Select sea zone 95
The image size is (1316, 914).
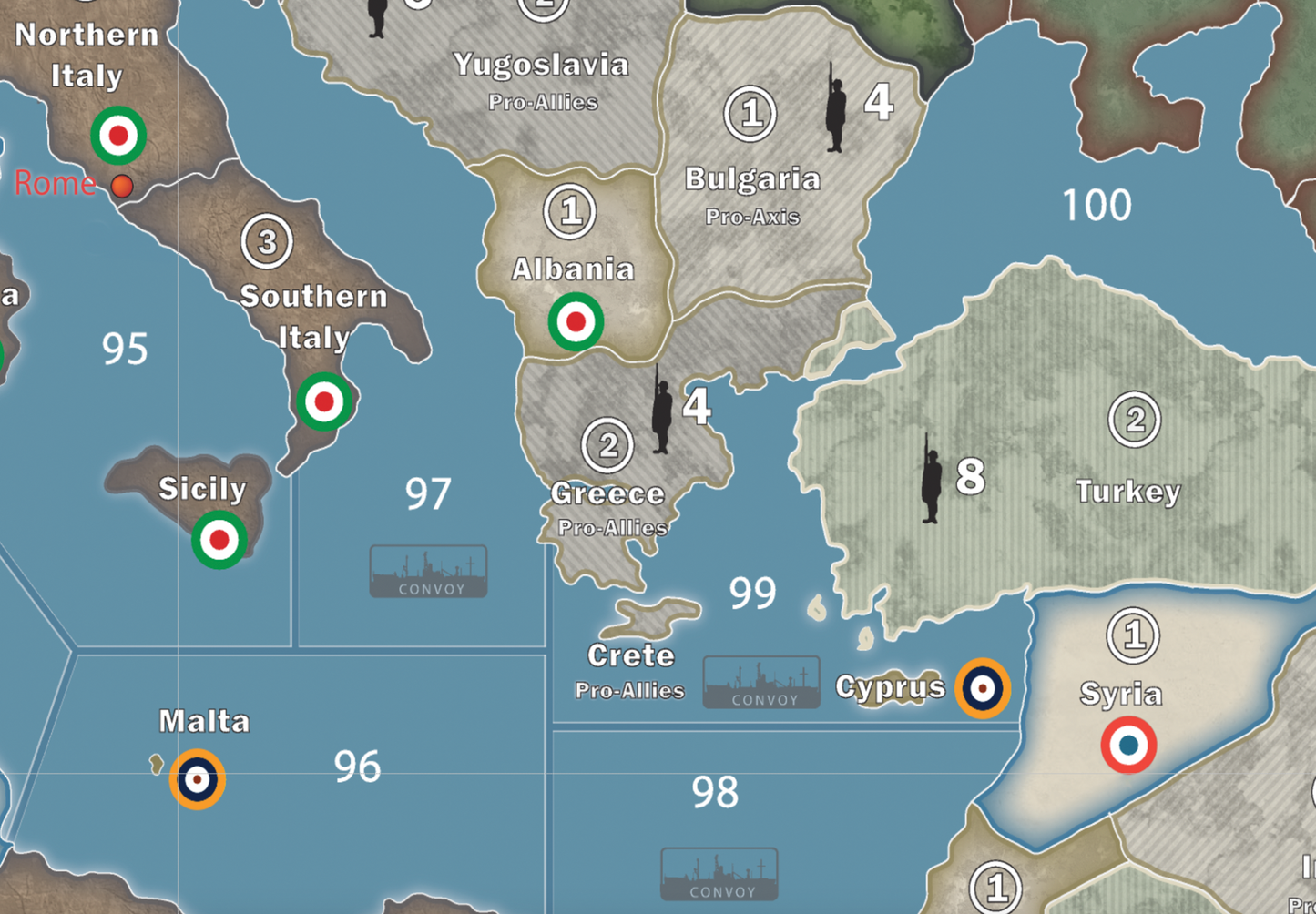click(125, 349)
